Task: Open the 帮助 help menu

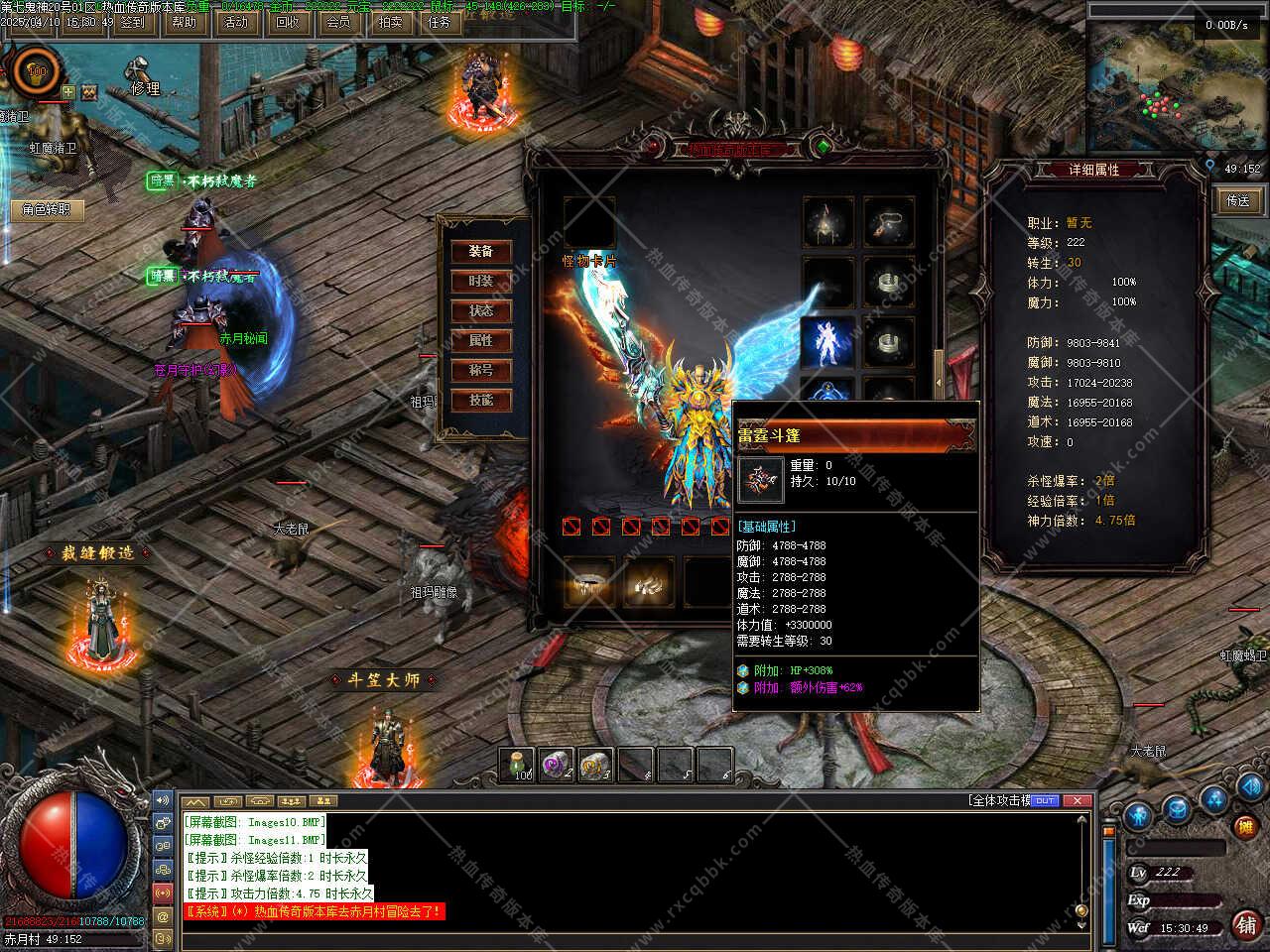Action: [x=184, y=22]
